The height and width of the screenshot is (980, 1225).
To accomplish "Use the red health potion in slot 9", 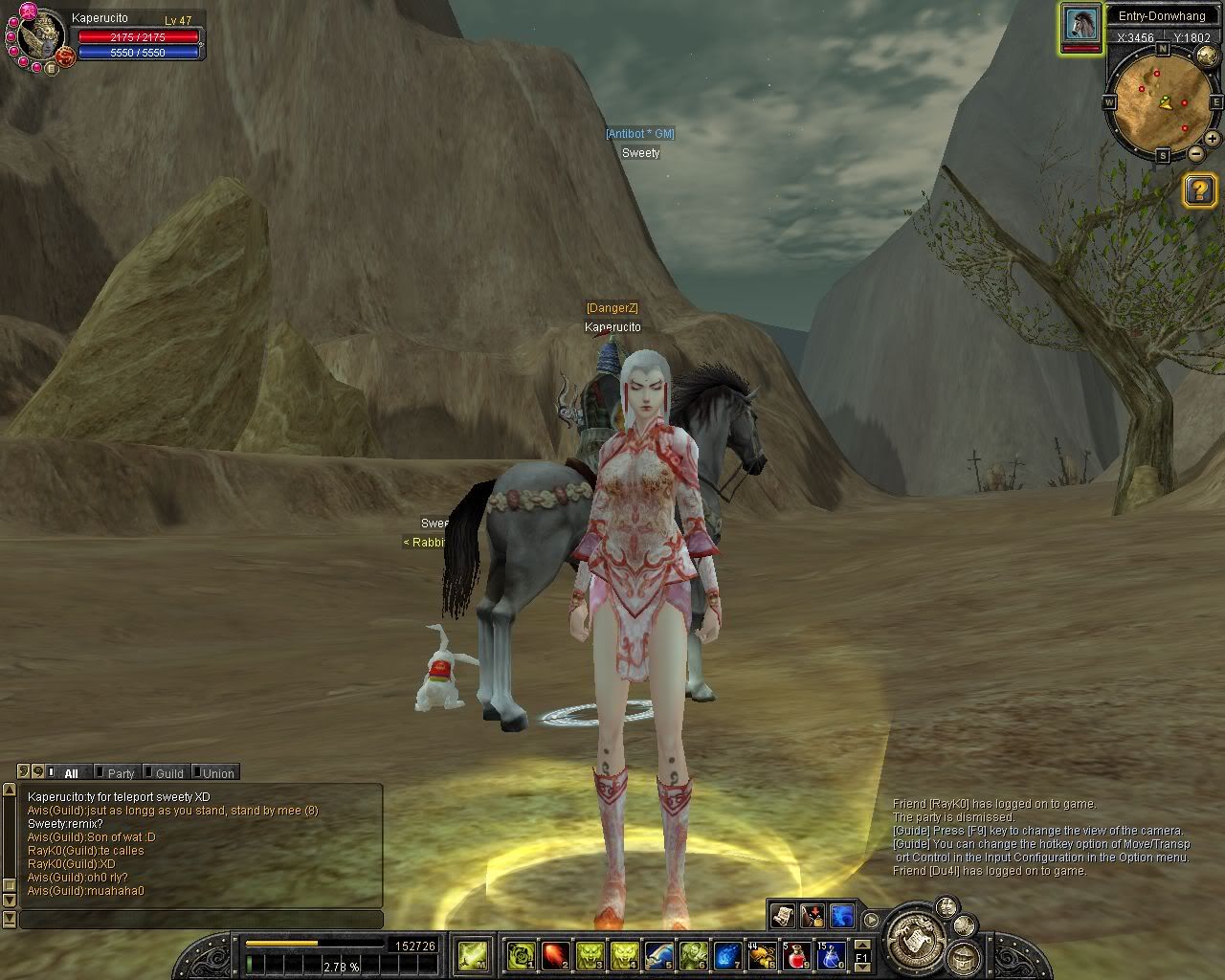I will pyautogui.click(x=797, y=954).
